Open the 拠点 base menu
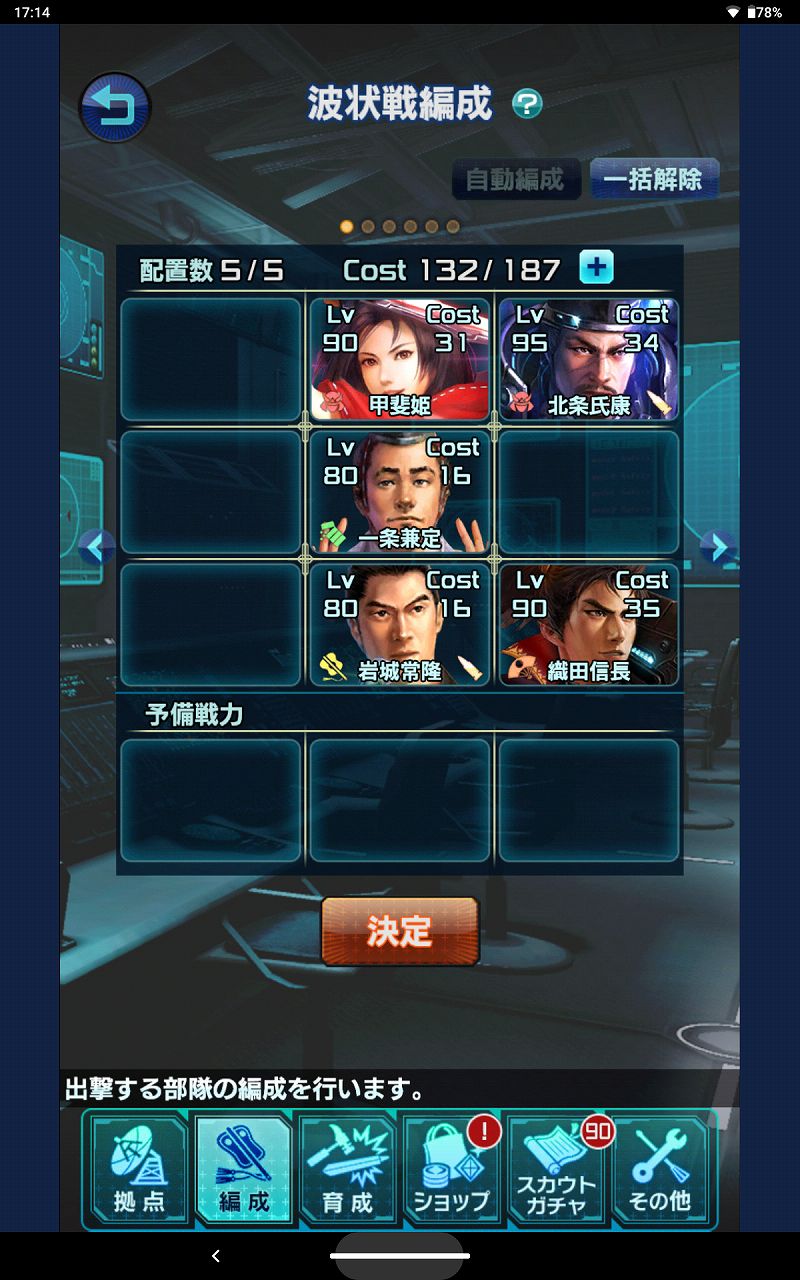Viewport: 800px width, 1280px height. [140, 1168]
